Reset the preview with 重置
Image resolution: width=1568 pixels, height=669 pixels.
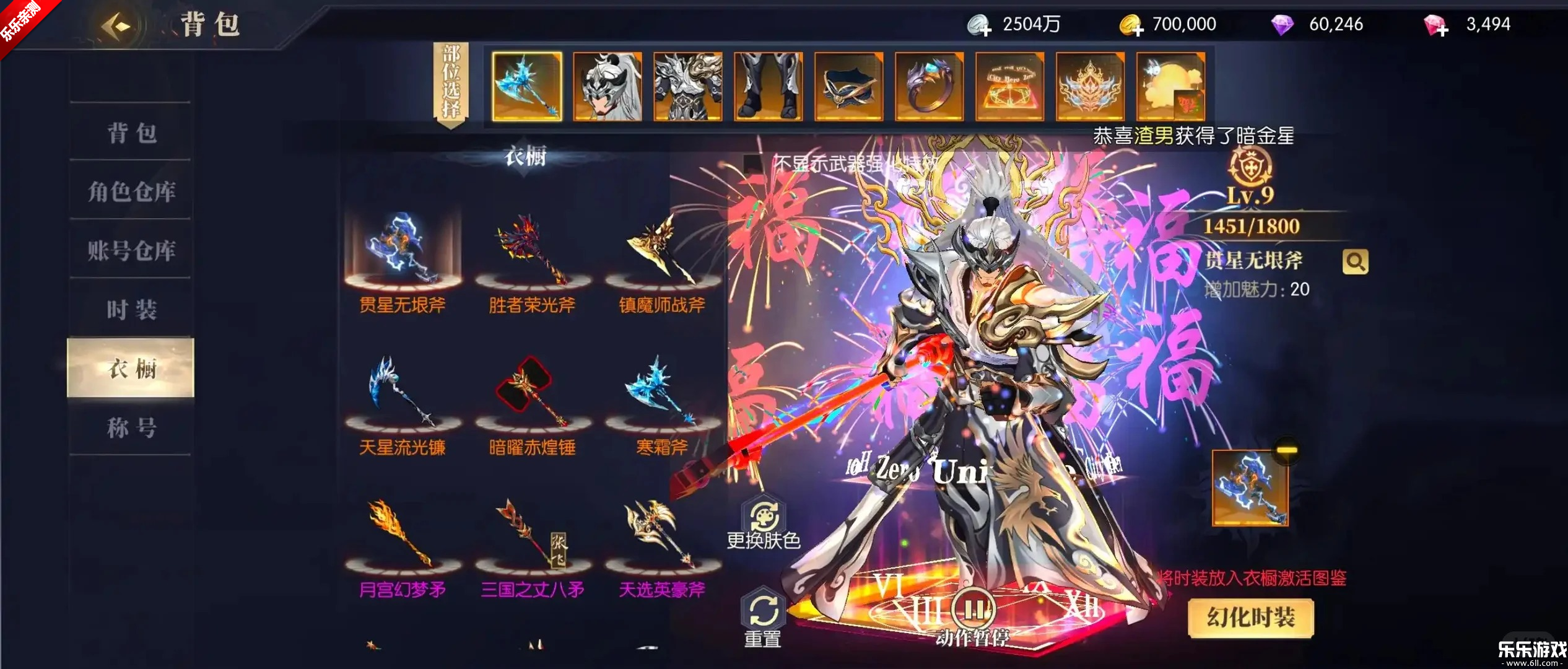pos(763,618)
